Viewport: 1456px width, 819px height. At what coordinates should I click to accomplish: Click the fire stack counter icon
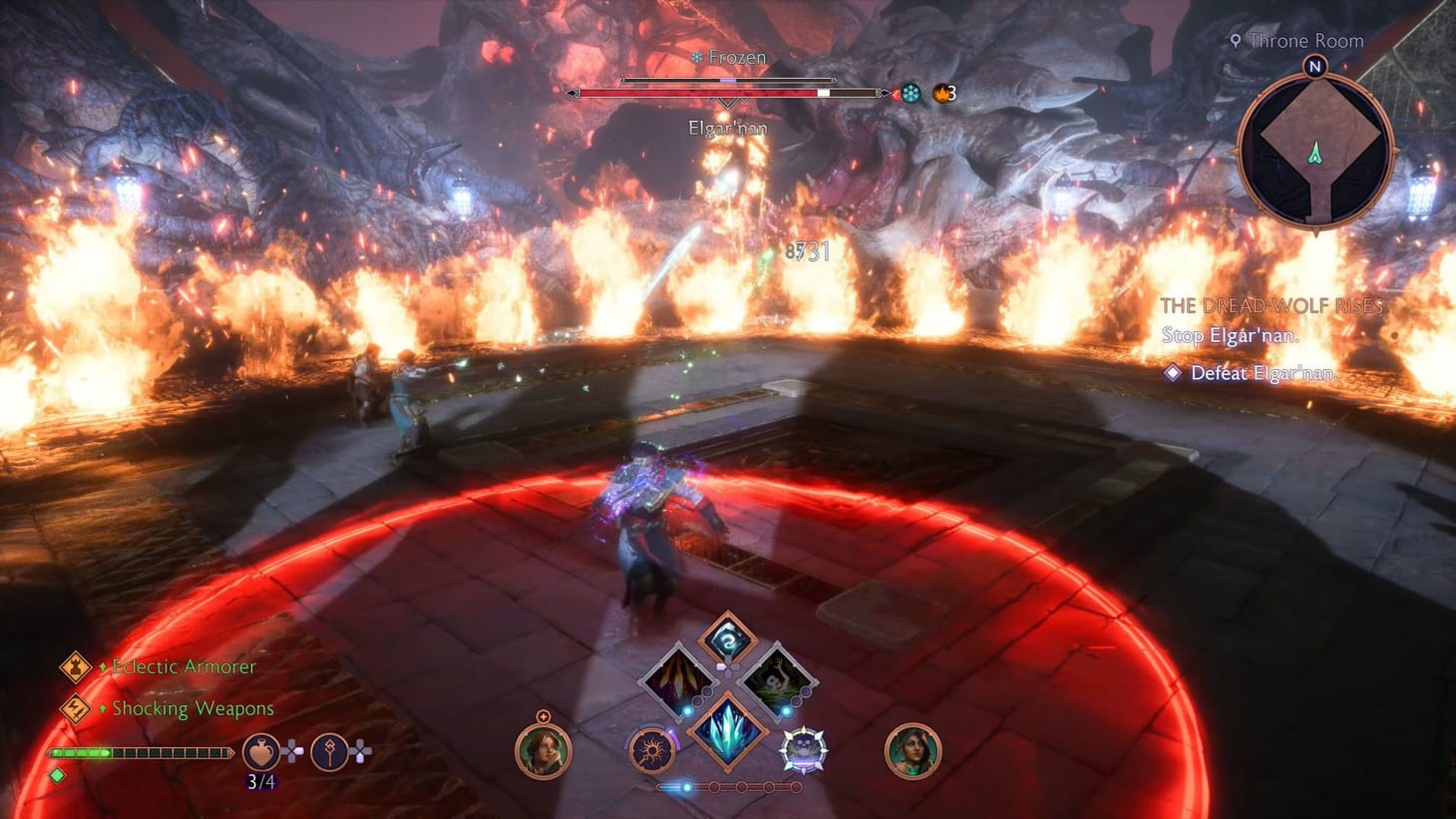[x=941, y=91]
